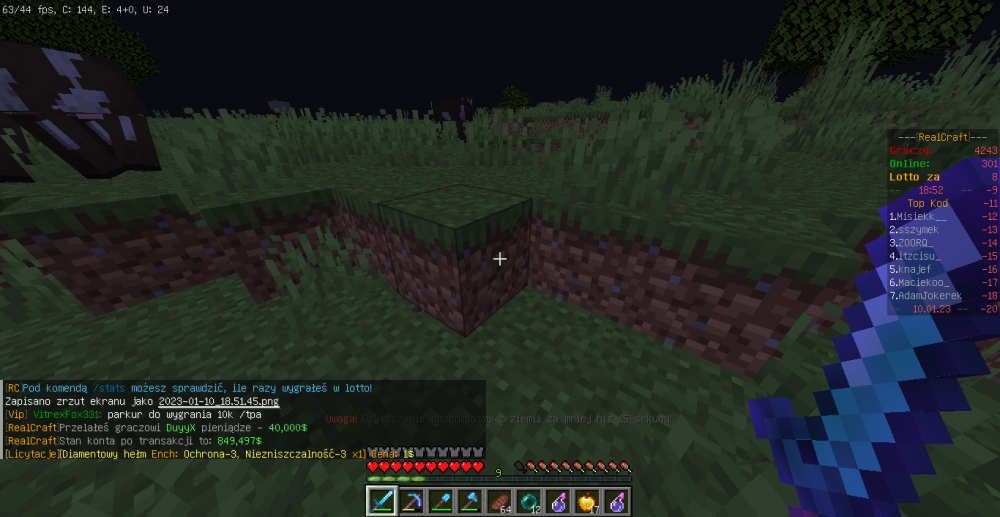Pick the ender pearl hotbar slot

coord(528,500)
